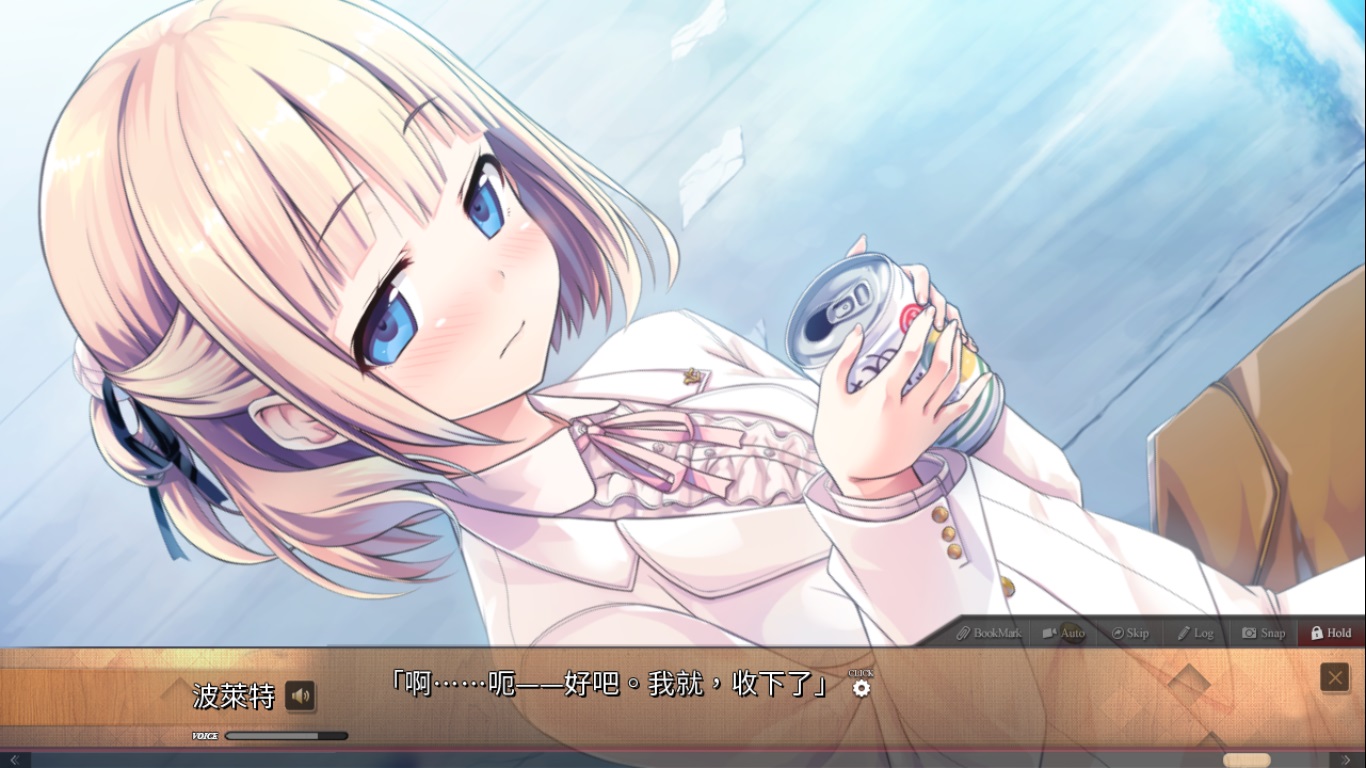The image size is (1366, 768).
Task: Open the config menu via the gear icon
Action: click(862, 690)
